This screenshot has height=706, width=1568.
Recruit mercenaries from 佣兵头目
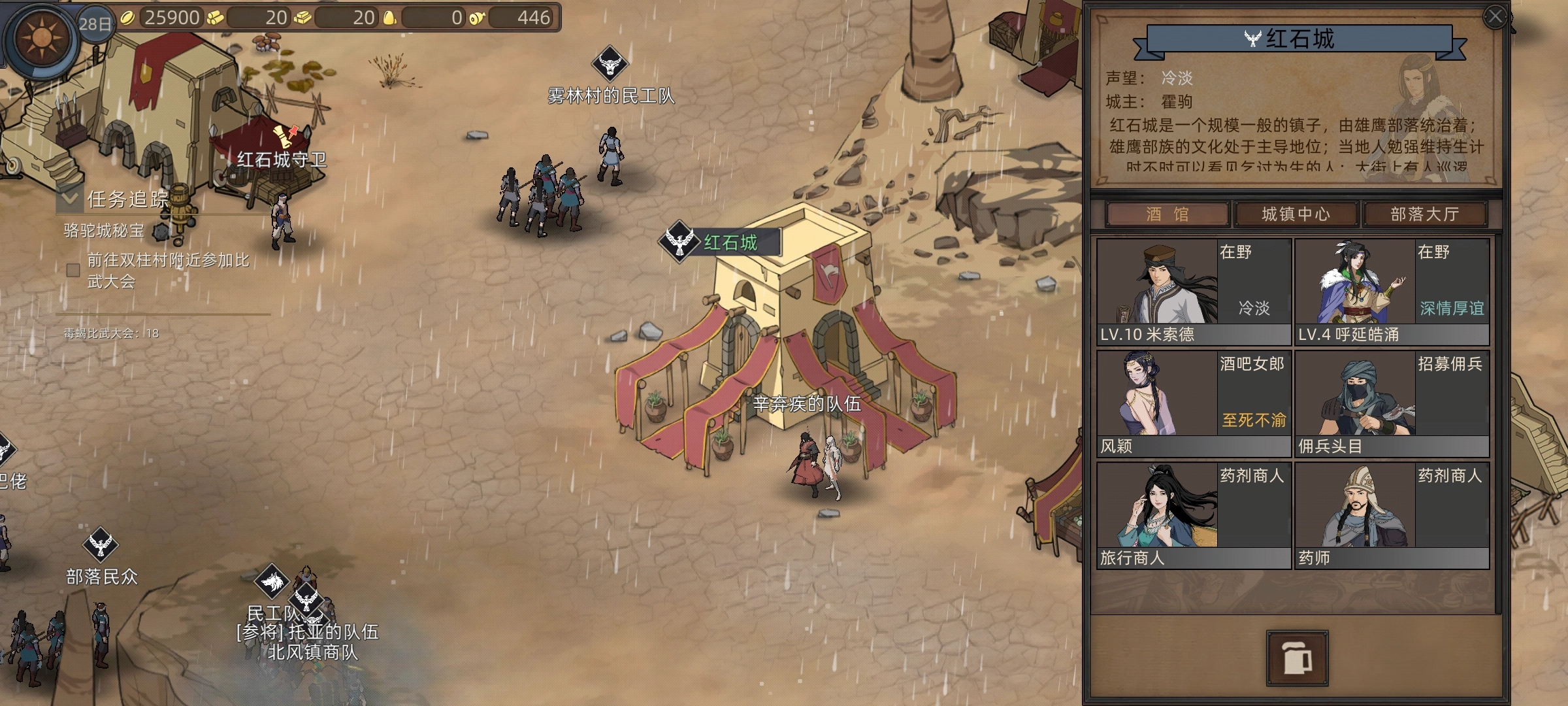(x=1392, y=403)
